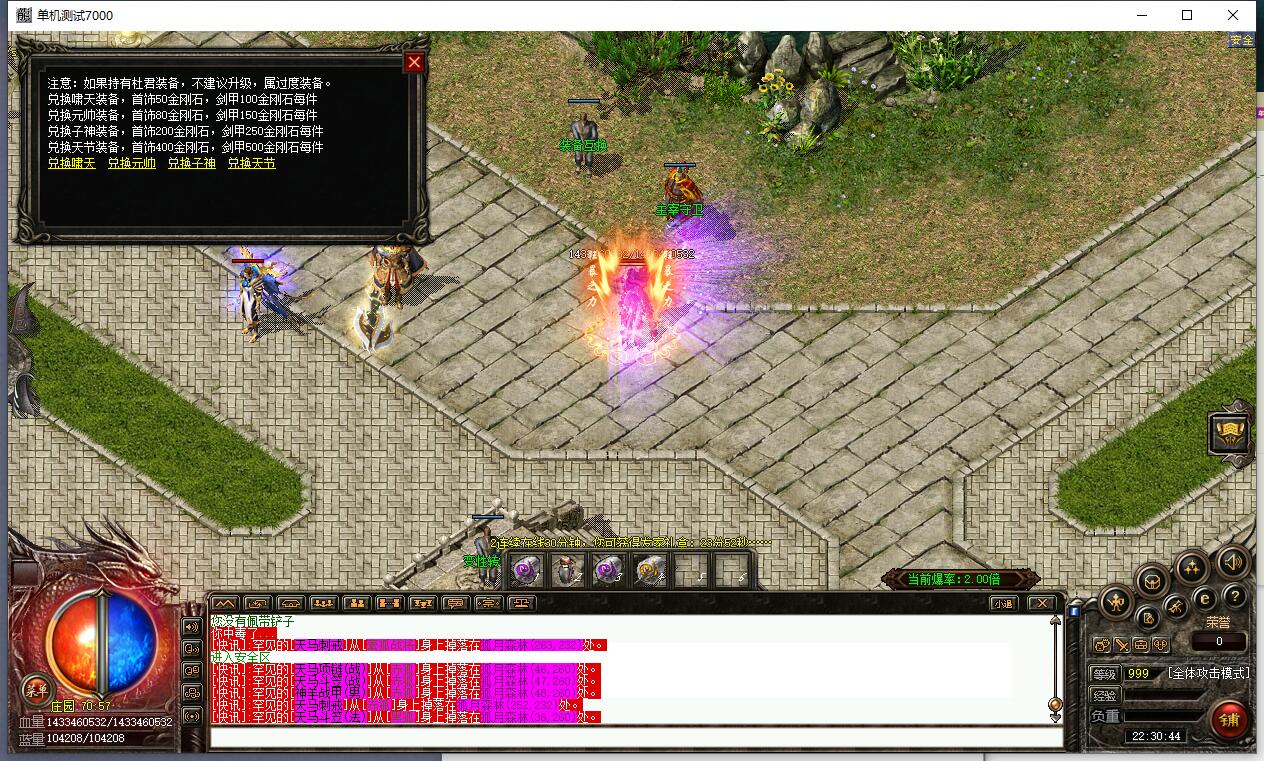Toggle sound with the round speaker icon
The width and height of the screenshot is (1264, 761).
point(1233,562)
